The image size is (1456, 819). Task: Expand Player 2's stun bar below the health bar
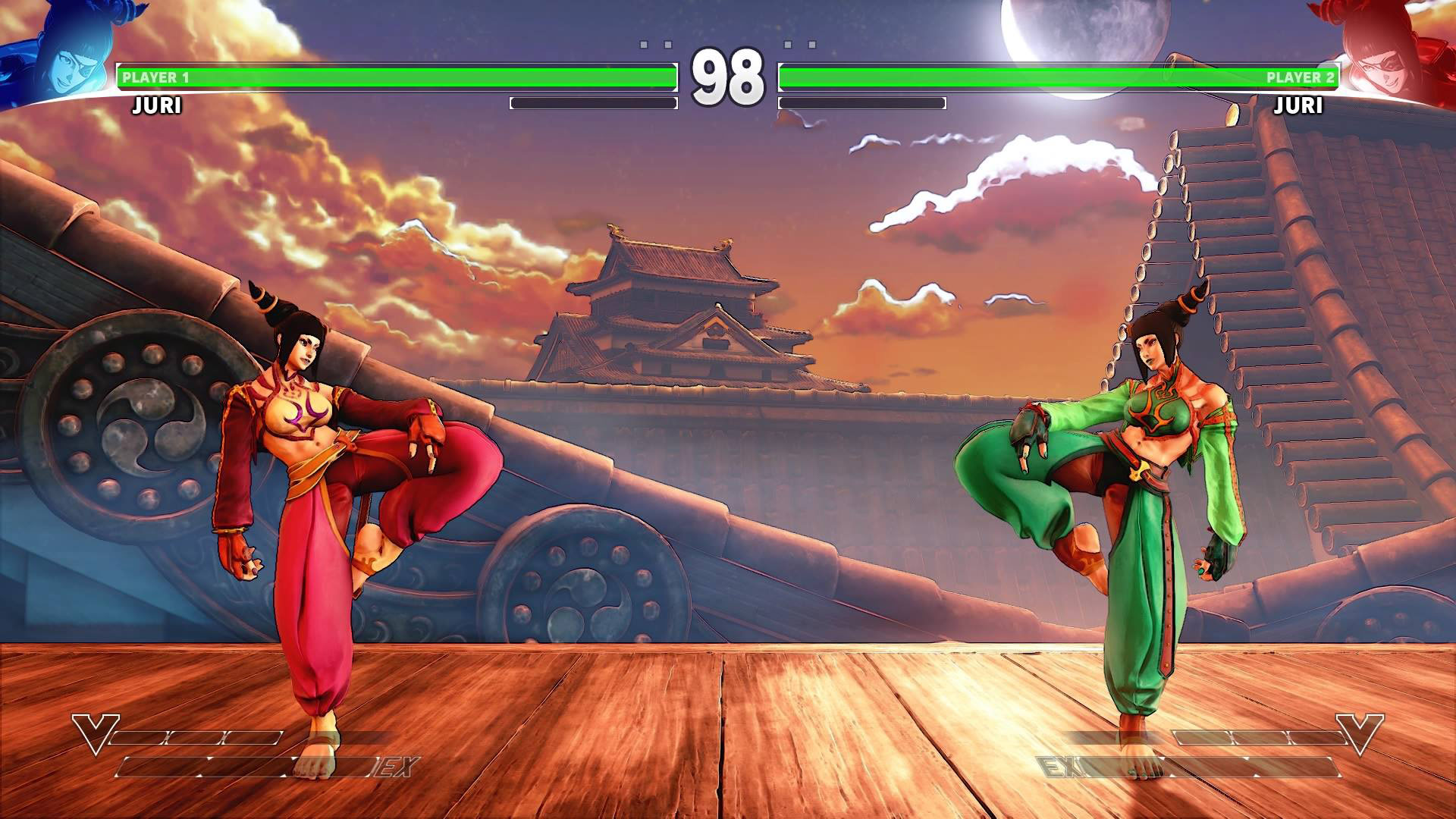(x=861, y=102)
